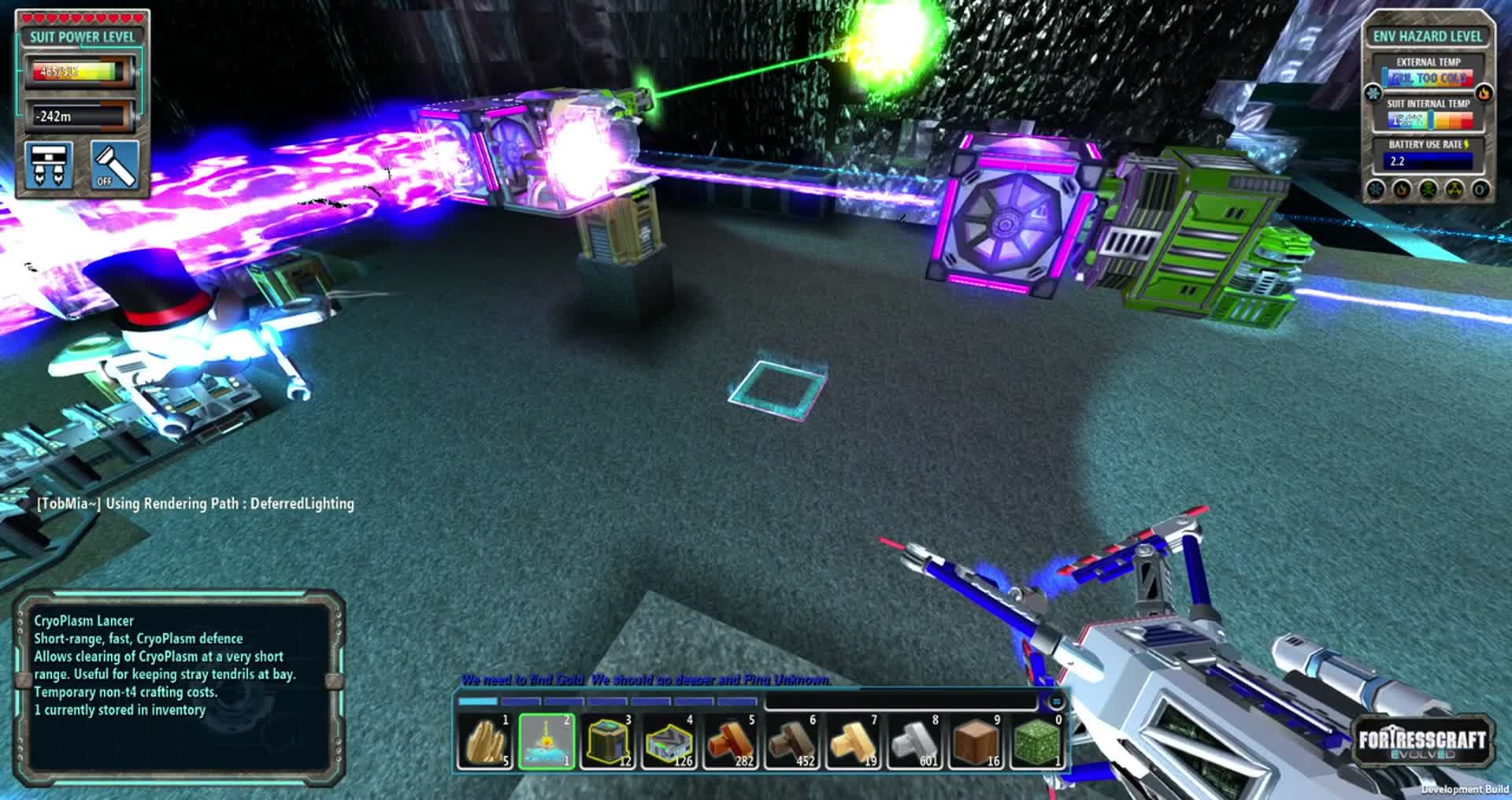This screenshot has width=1512, height=800.
Task: Select the CryoPlasm Lancer in slot 2
Action: (x=546, y=742)
